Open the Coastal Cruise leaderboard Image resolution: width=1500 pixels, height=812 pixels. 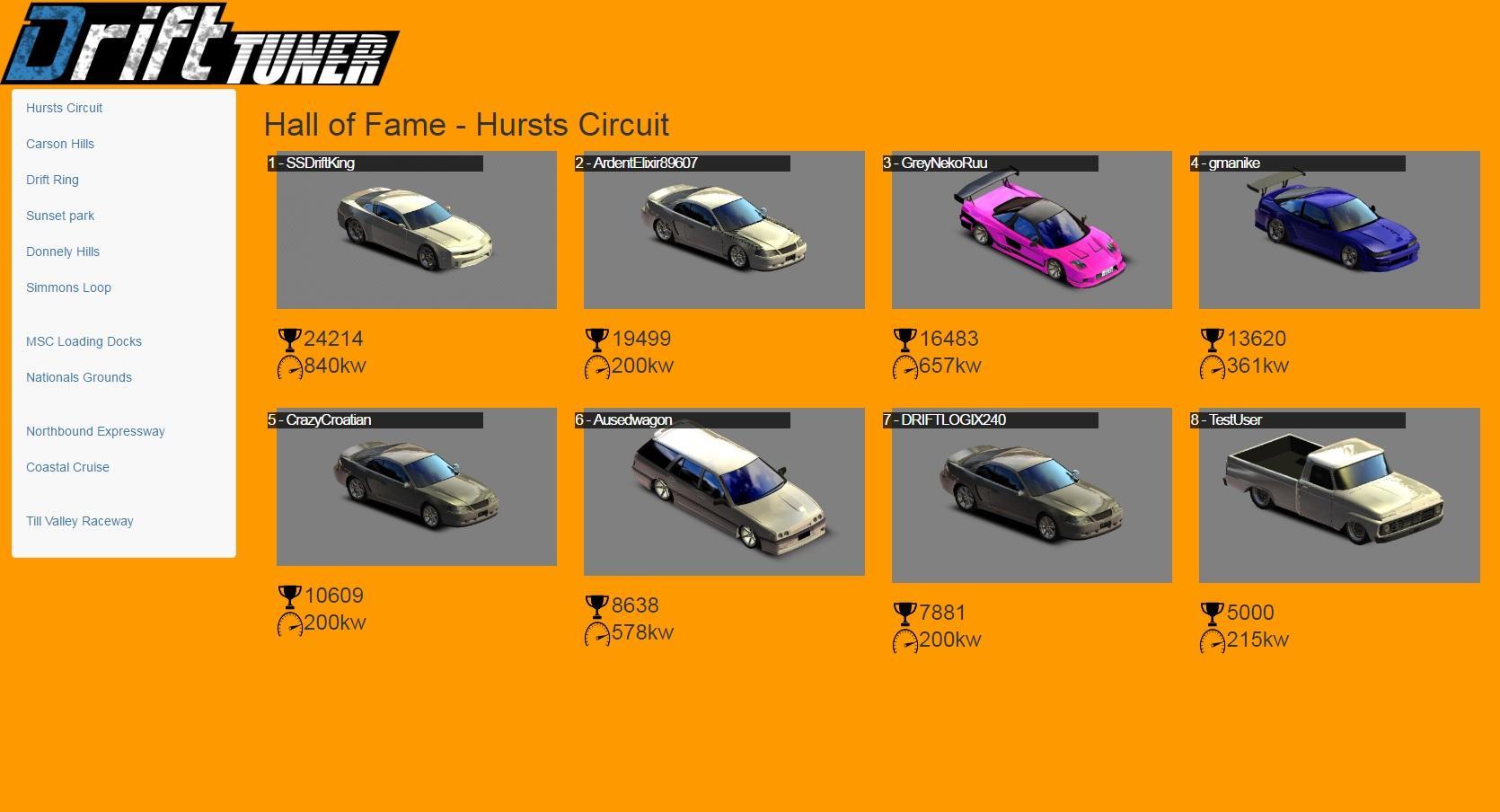[x=67, y=467]
